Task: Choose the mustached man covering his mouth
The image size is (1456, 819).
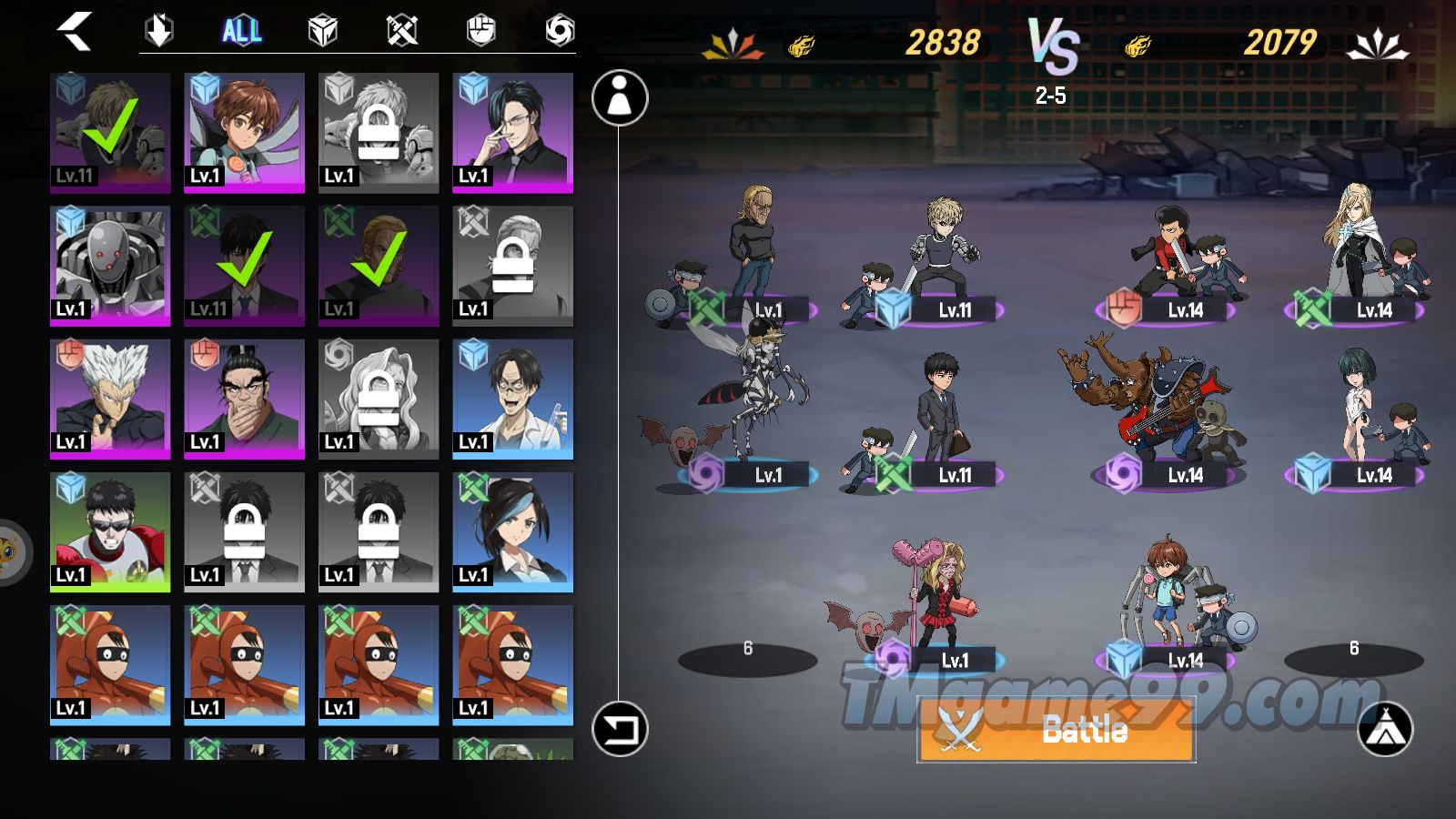Action: (x=244, y=399)
